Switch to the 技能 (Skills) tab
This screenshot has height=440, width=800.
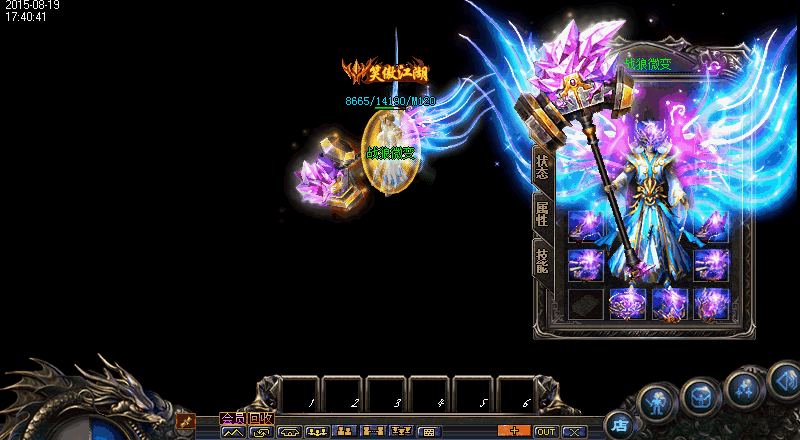point(542,260)
